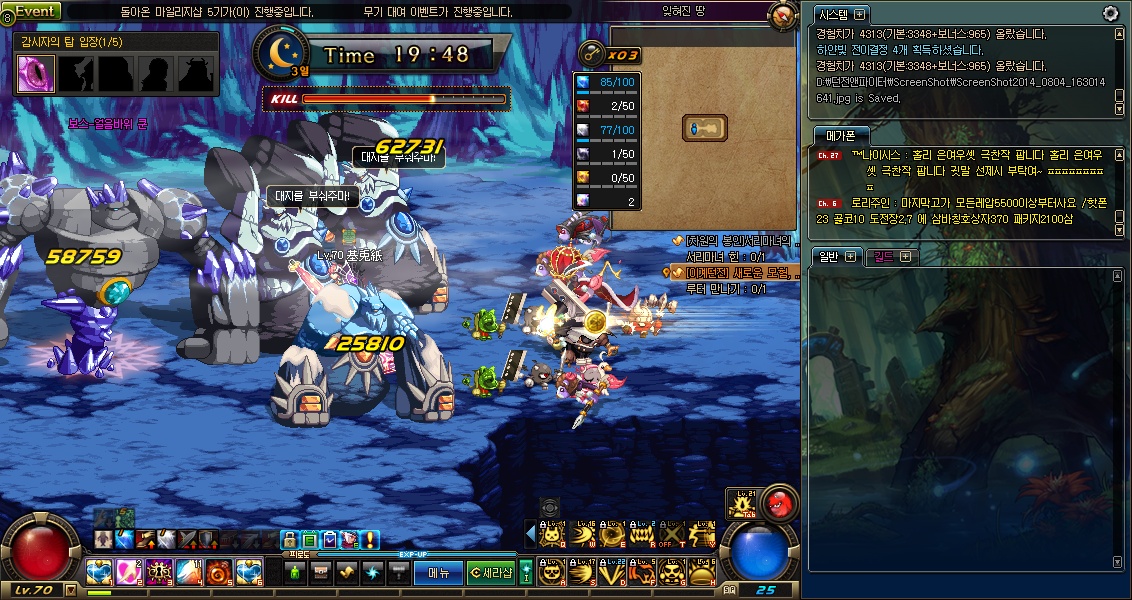Use the pink heart item in slot 2
Viewport: 1132px width, 600px height.
(129, 572)
